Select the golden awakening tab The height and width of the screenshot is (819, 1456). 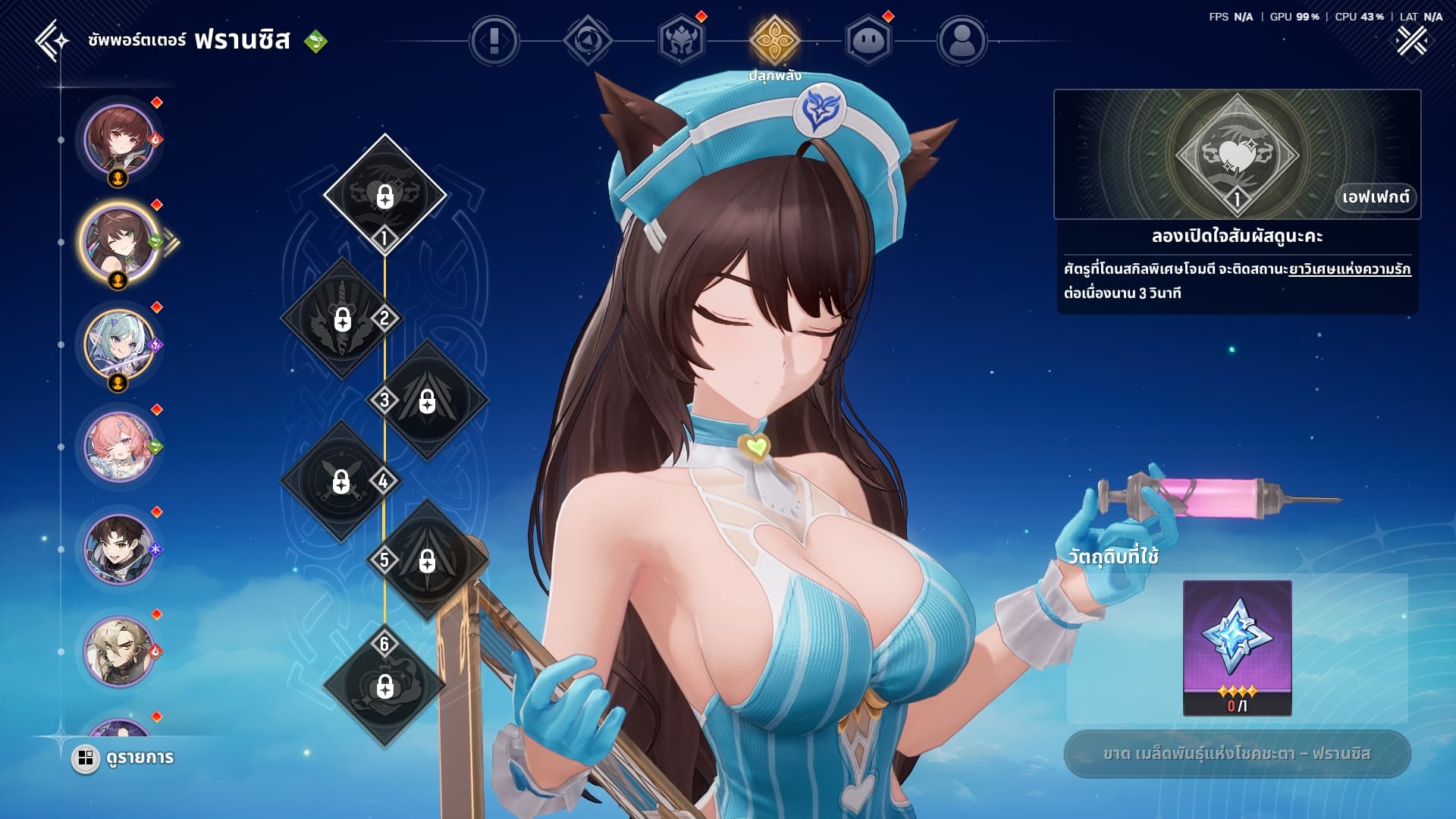(774, 40)
